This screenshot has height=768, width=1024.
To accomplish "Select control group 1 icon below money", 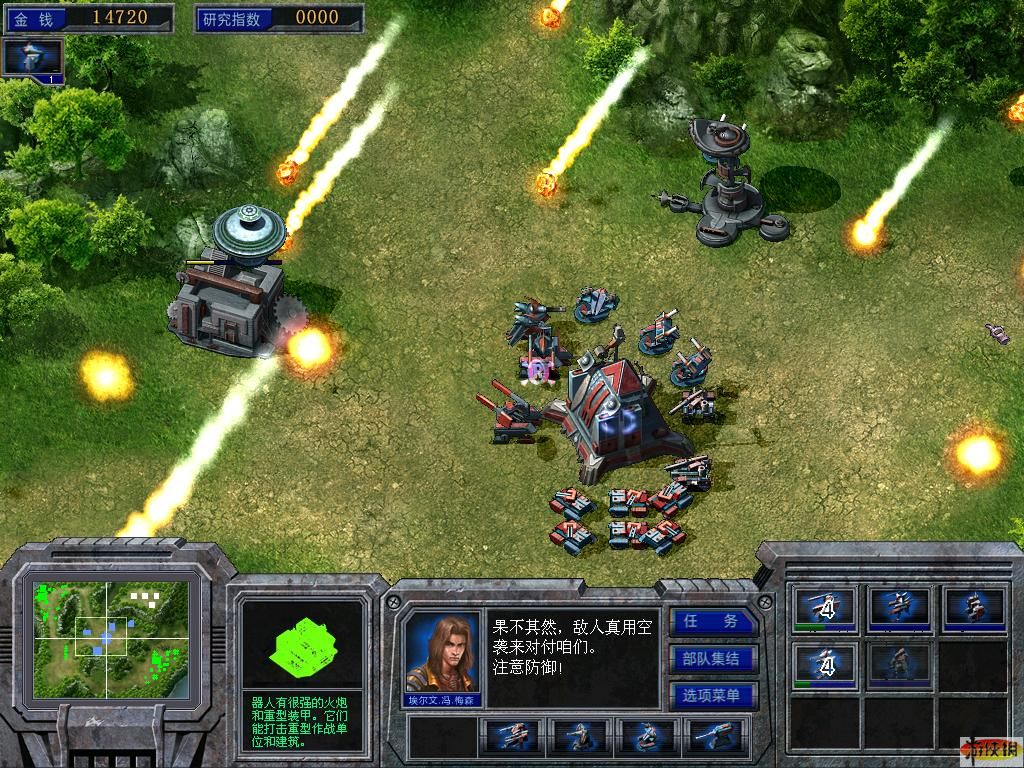I will 33,58.
